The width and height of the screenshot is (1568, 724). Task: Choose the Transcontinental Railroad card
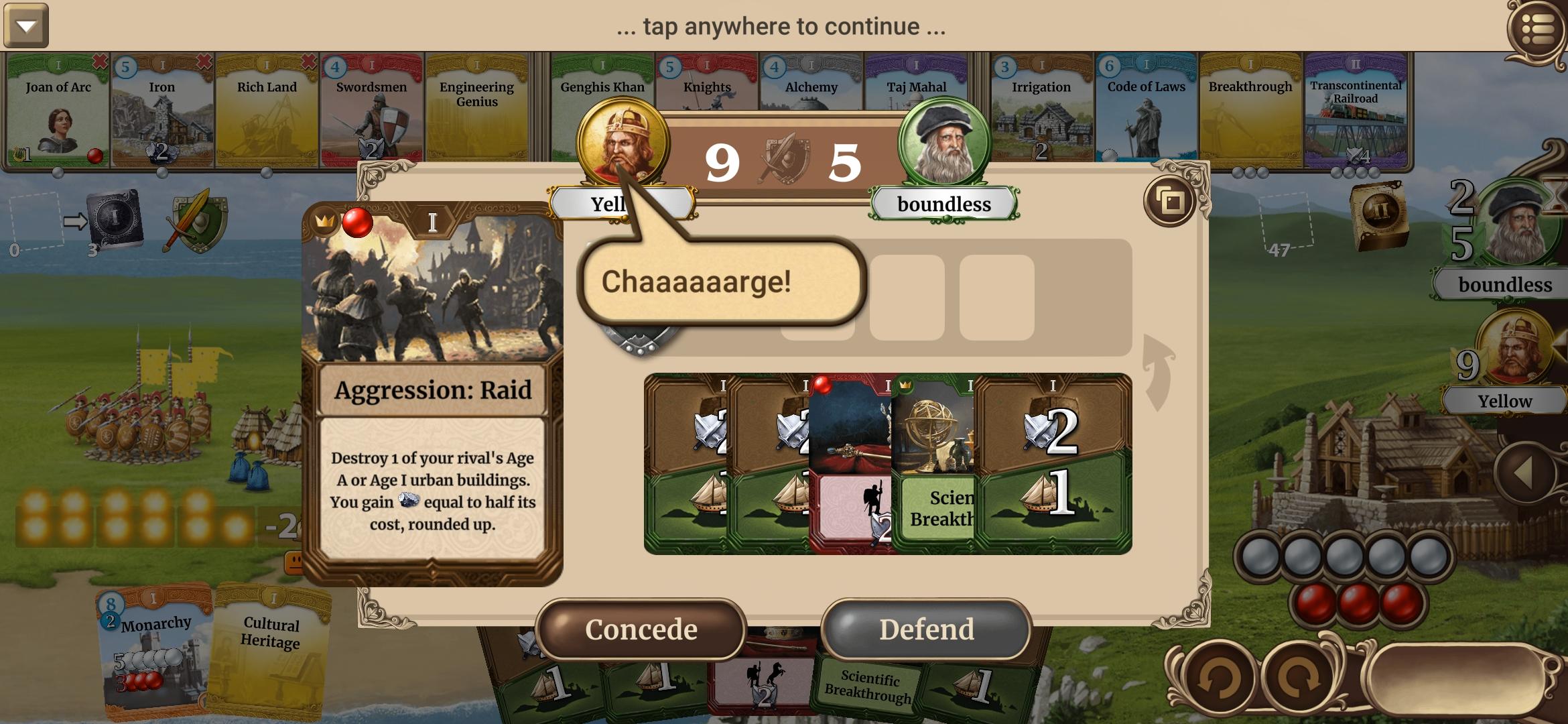[1356, 111]
